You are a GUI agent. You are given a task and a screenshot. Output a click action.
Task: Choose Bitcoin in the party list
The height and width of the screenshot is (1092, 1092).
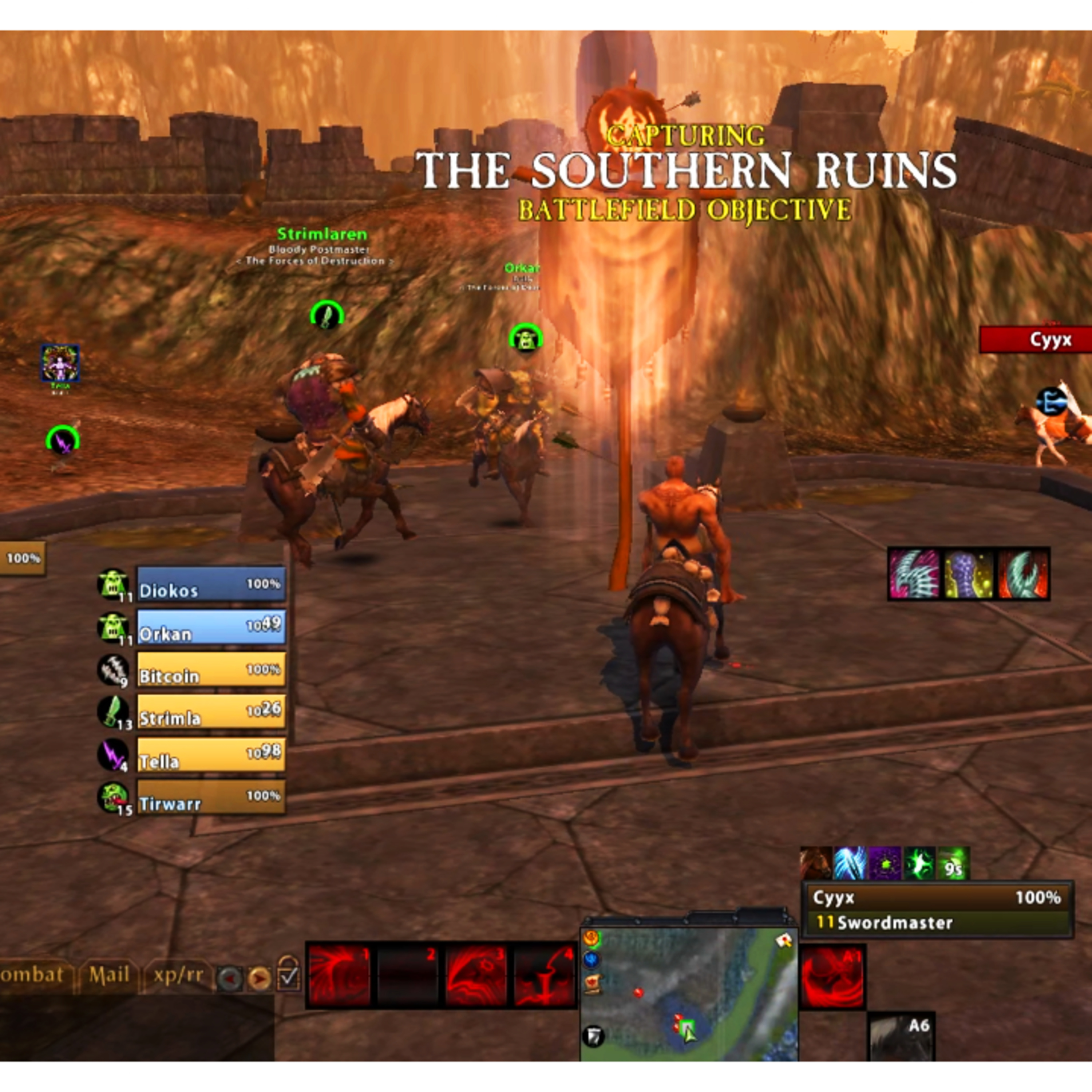pos(210,670)
